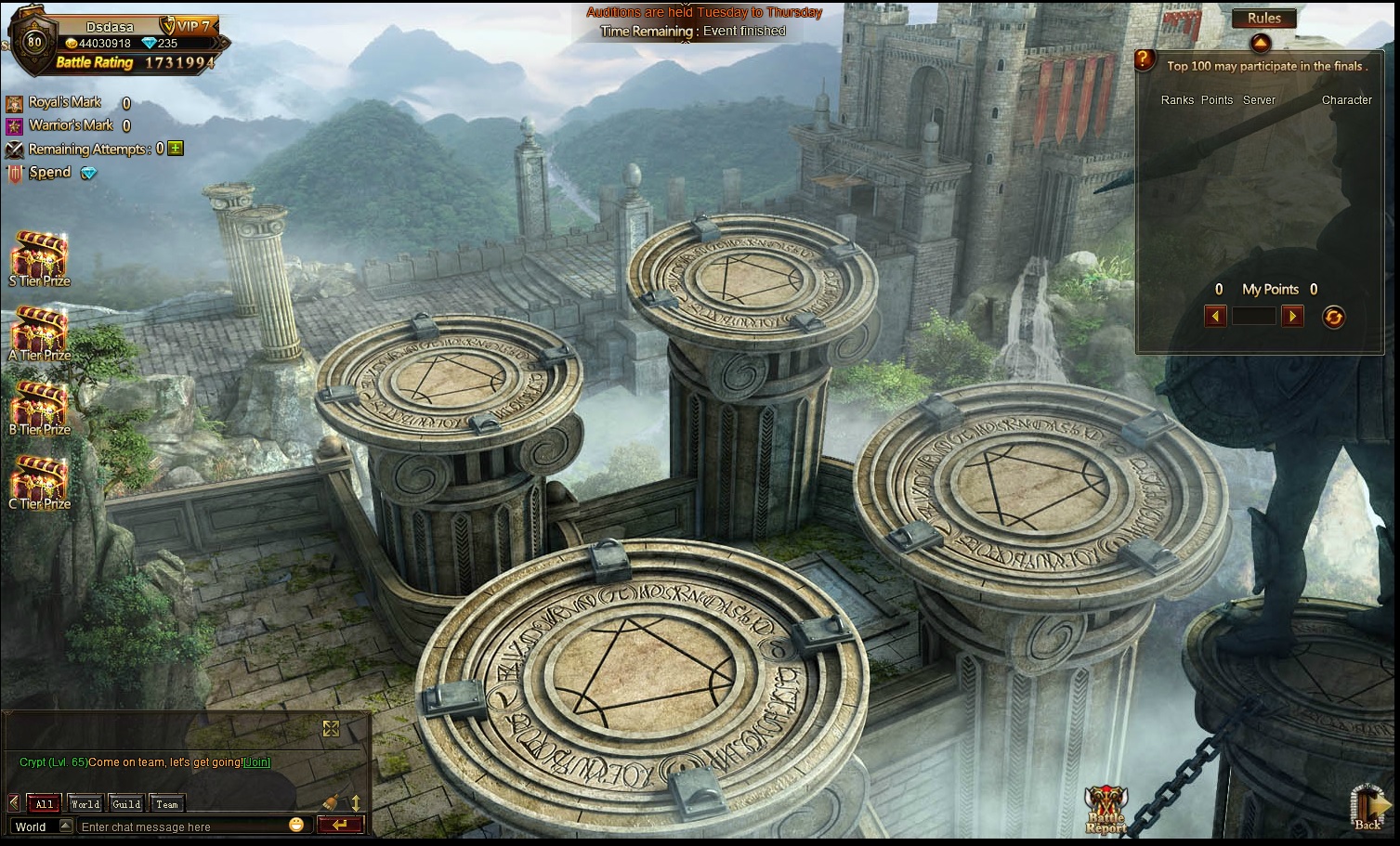1400x846 pixels.
Task: Go to the next ranking page
Action: coord(1292,317)
